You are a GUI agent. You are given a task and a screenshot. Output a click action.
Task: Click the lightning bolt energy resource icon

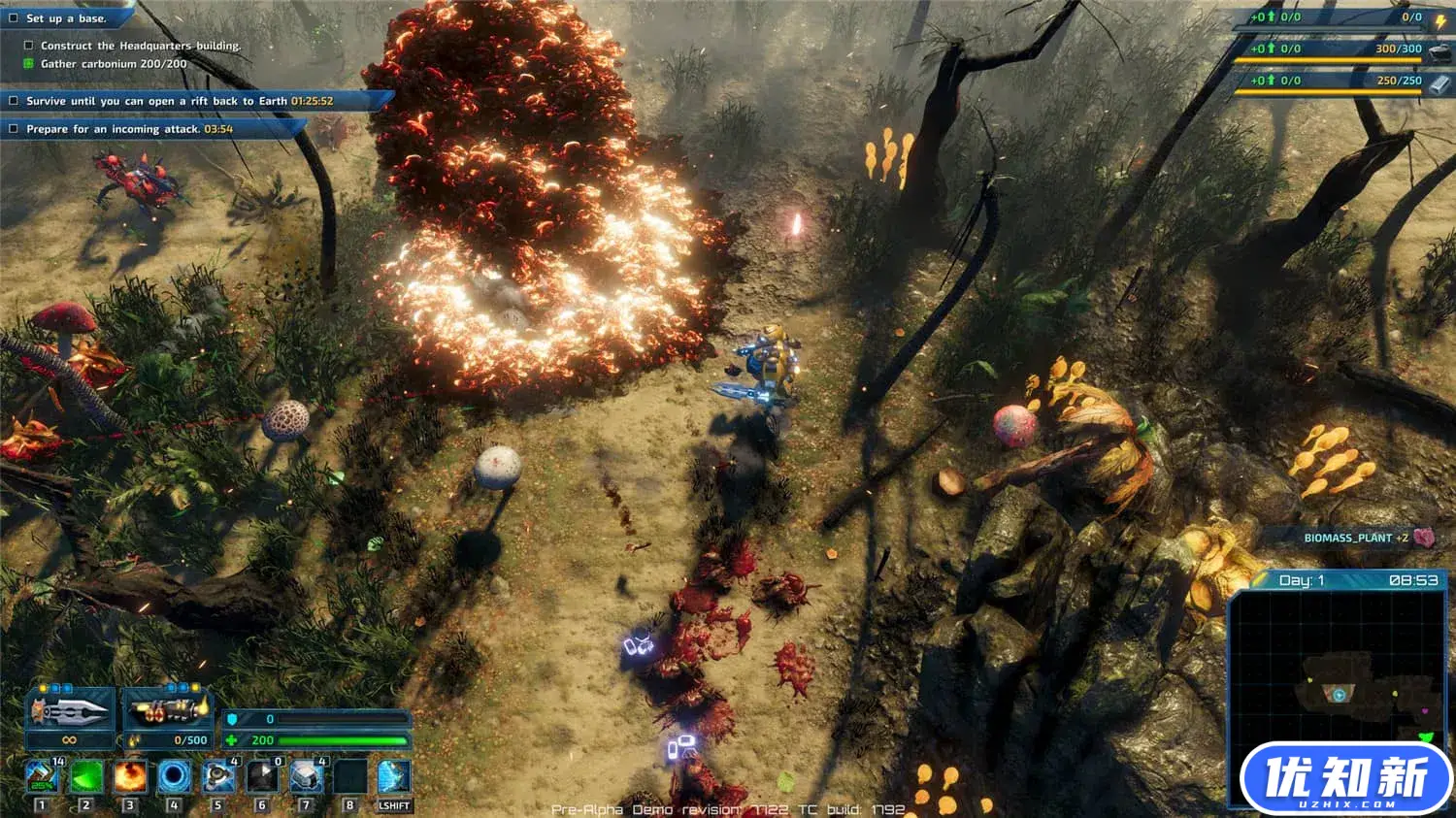[1440, 18]
